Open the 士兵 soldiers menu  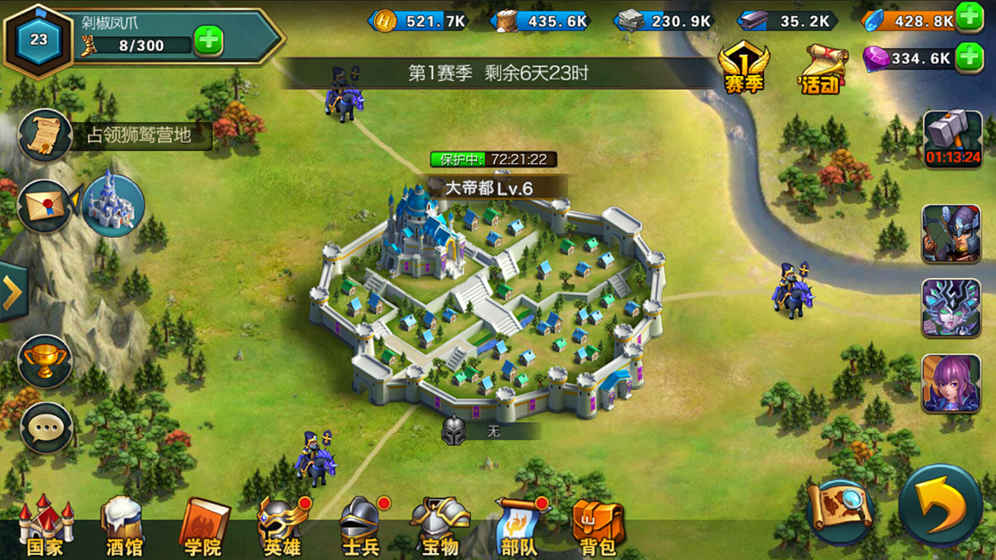[360, 525]
